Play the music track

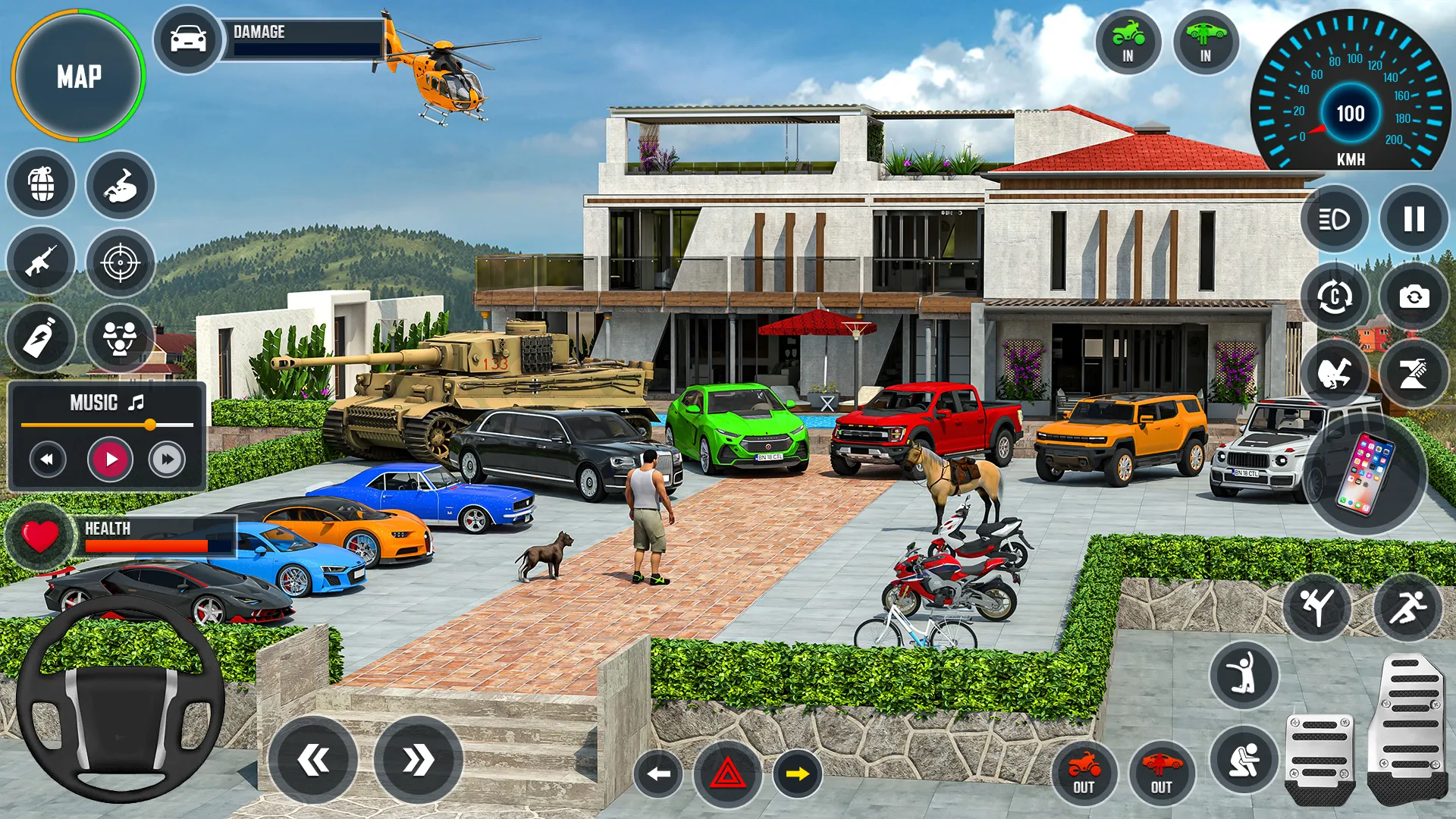coord(111,459)
